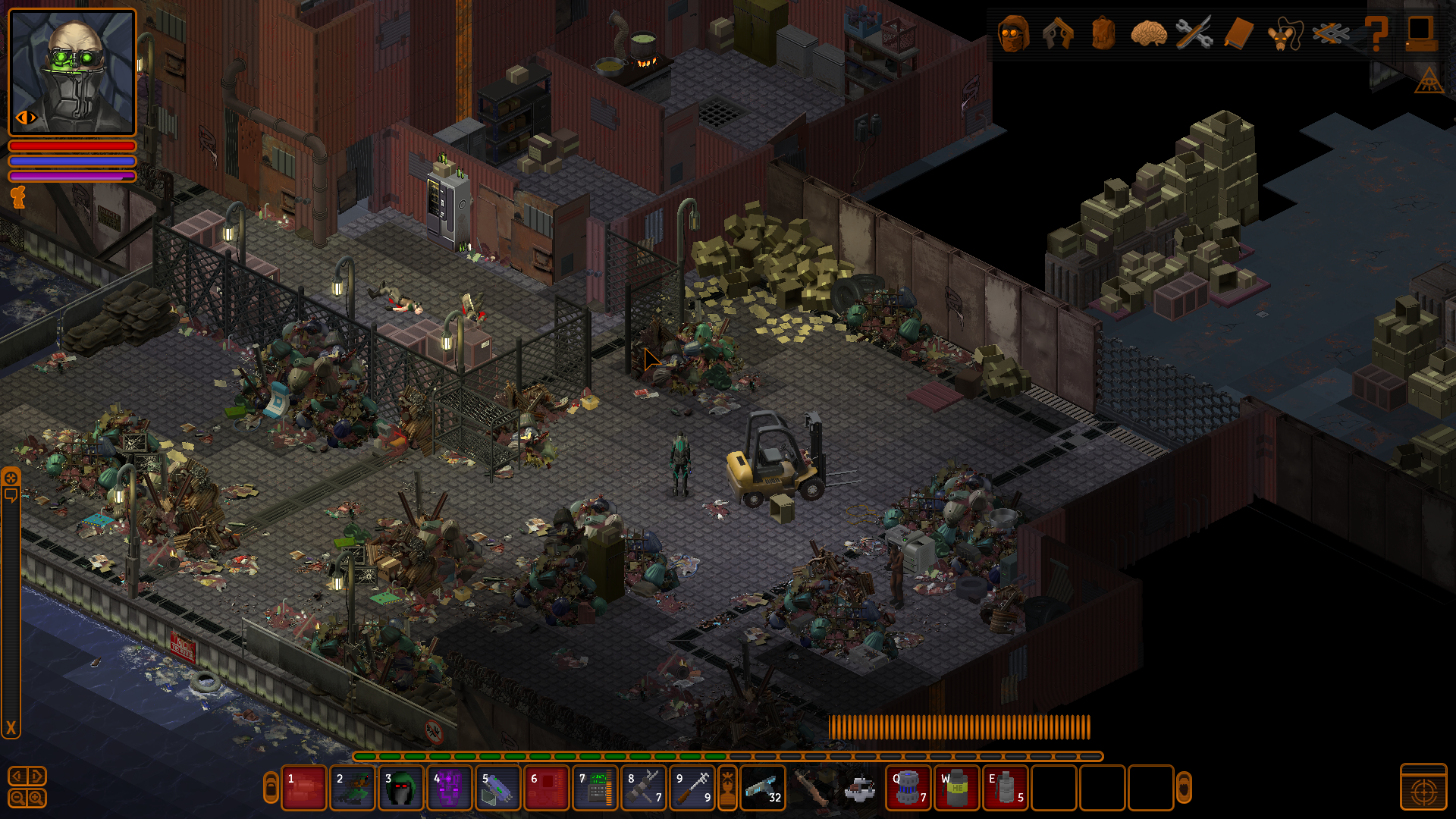Use the hooded figure stealth ability in slot 3

click(400, 788)
